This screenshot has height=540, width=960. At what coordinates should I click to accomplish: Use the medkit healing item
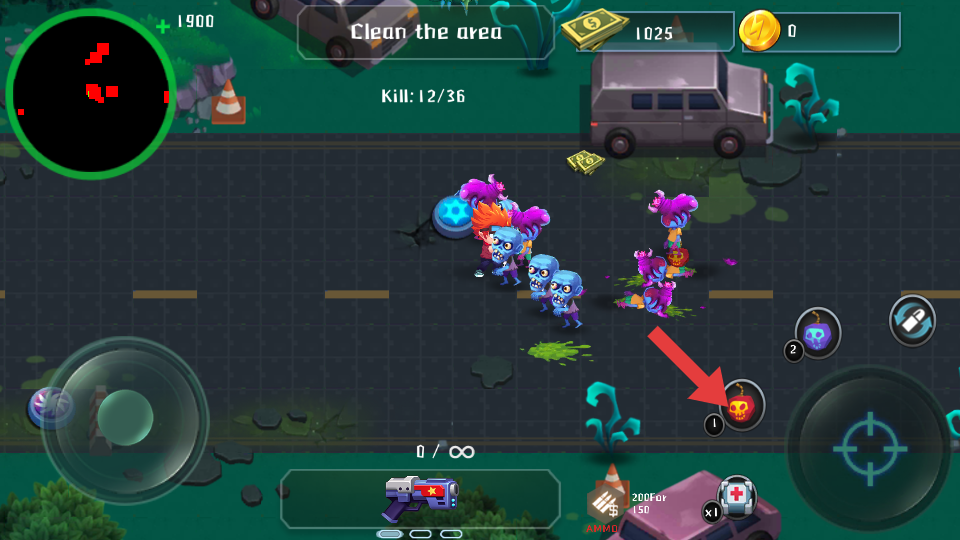tap(737, 496)
